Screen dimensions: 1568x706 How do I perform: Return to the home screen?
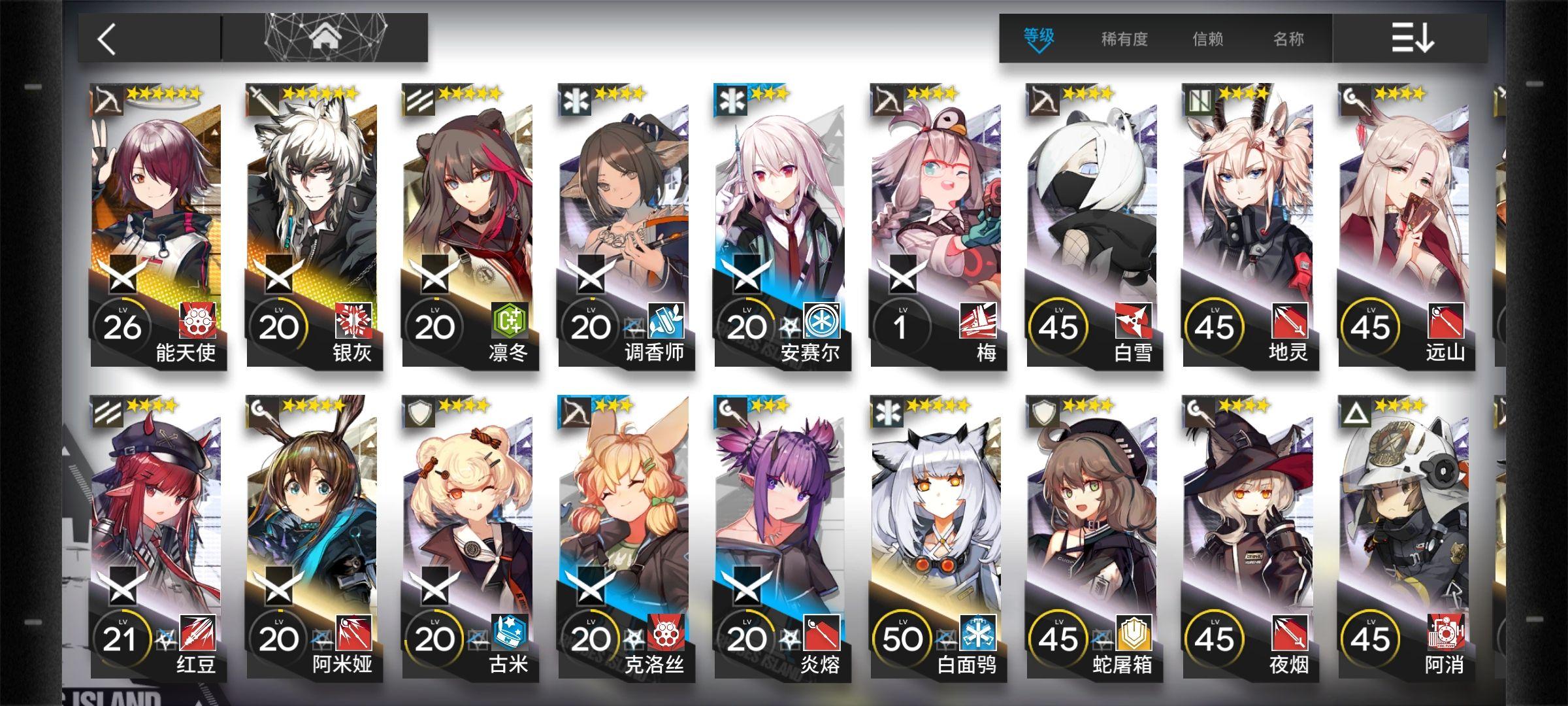coord(326,38)
